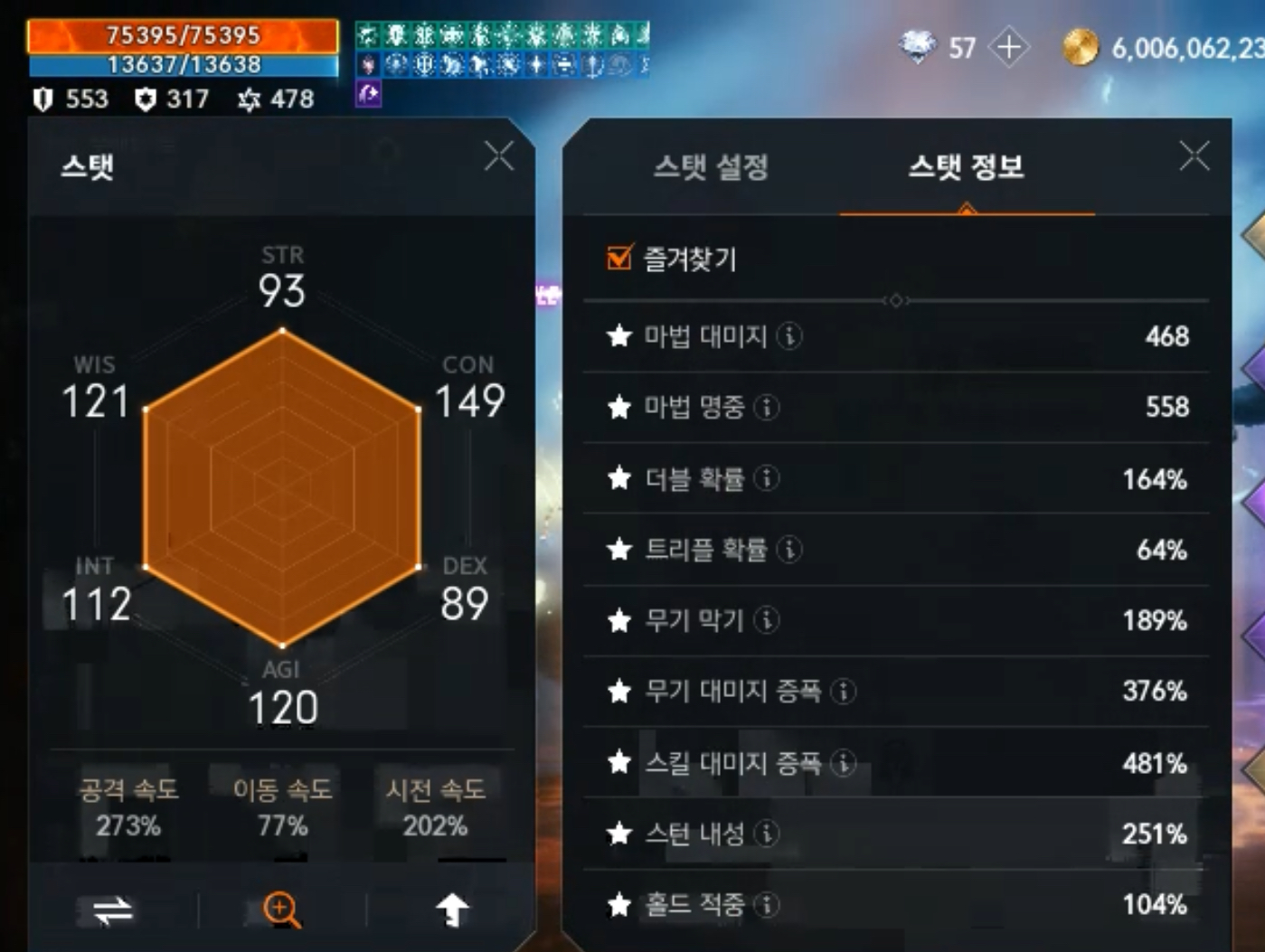The image size is (1265, 952).
Task: Uncheck the 즐겨찾기 checkbox
Action: coord(618,259)
